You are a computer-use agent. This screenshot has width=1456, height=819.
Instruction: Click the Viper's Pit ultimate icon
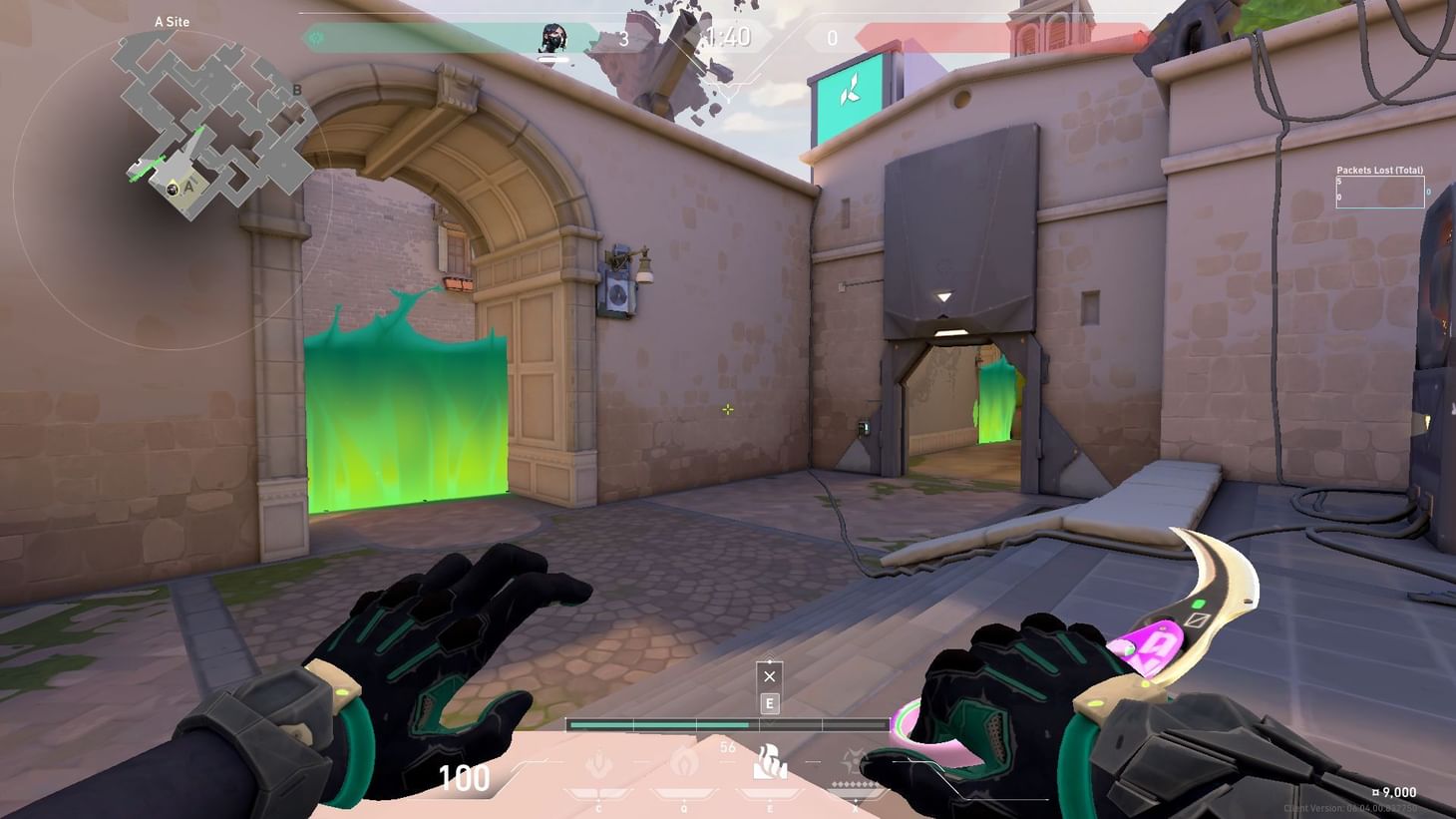point(856,758)
